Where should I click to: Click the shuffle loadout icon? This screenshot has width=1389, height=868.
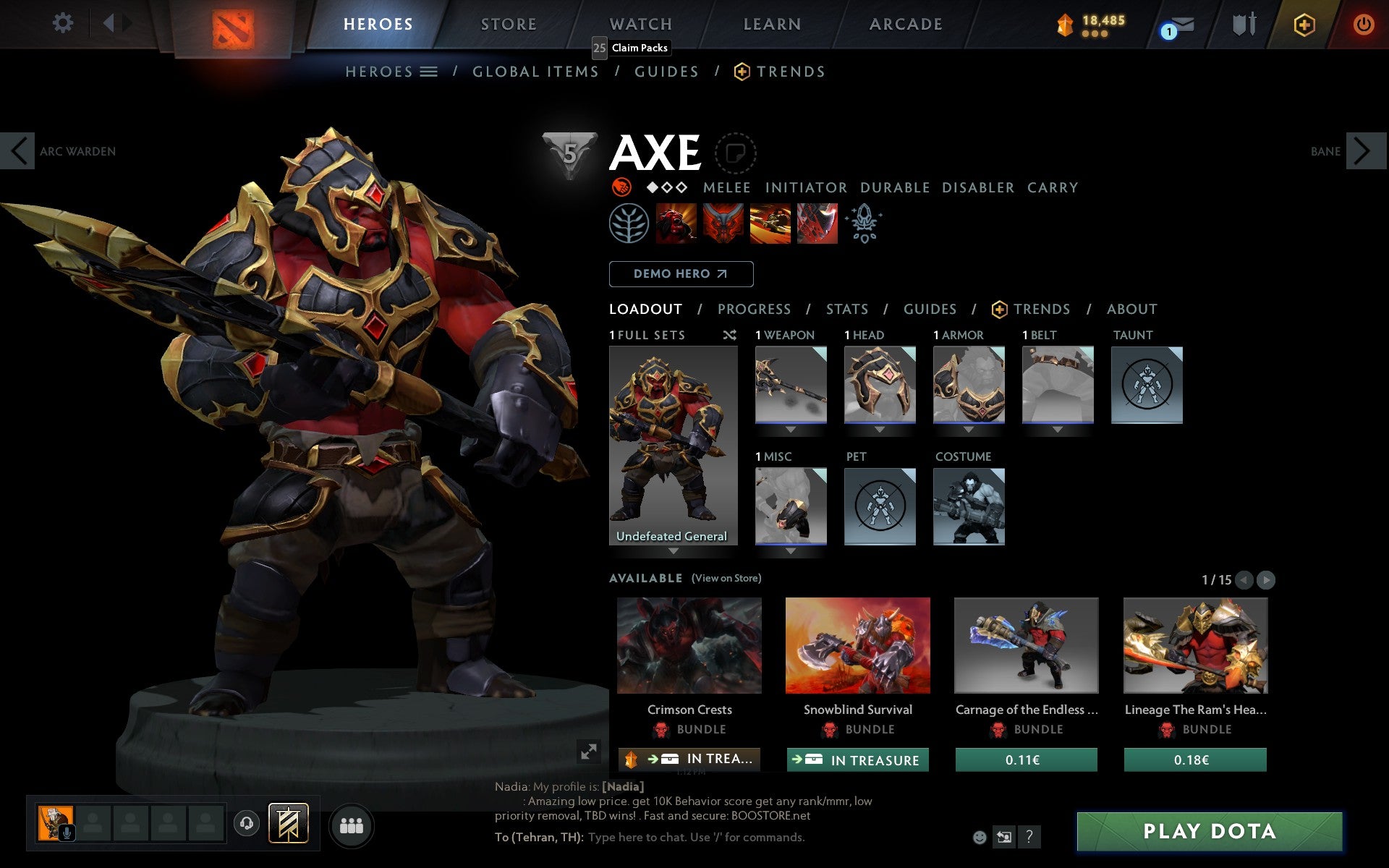tap(730, 335)
